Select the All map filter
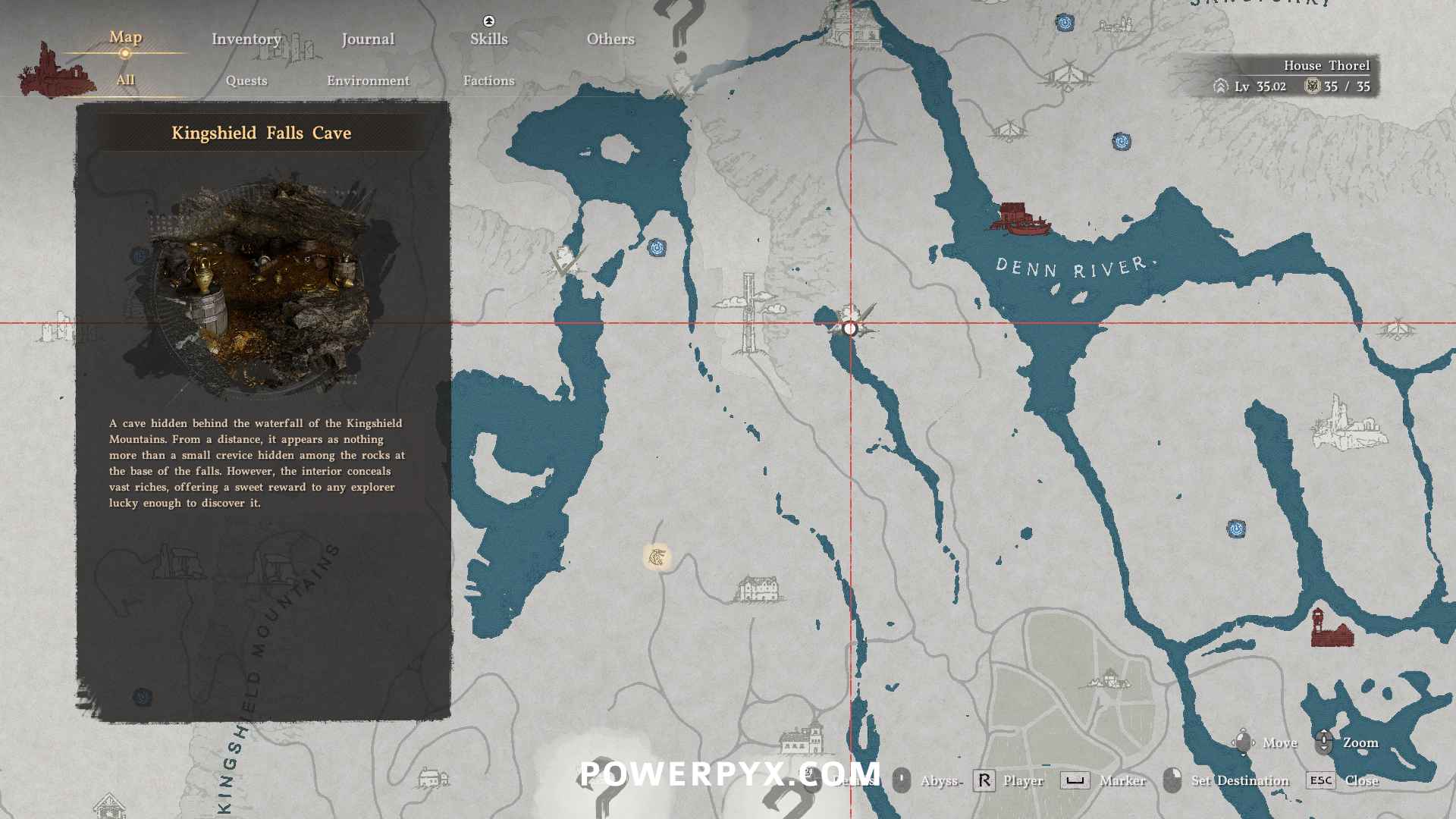 [125, 80]
